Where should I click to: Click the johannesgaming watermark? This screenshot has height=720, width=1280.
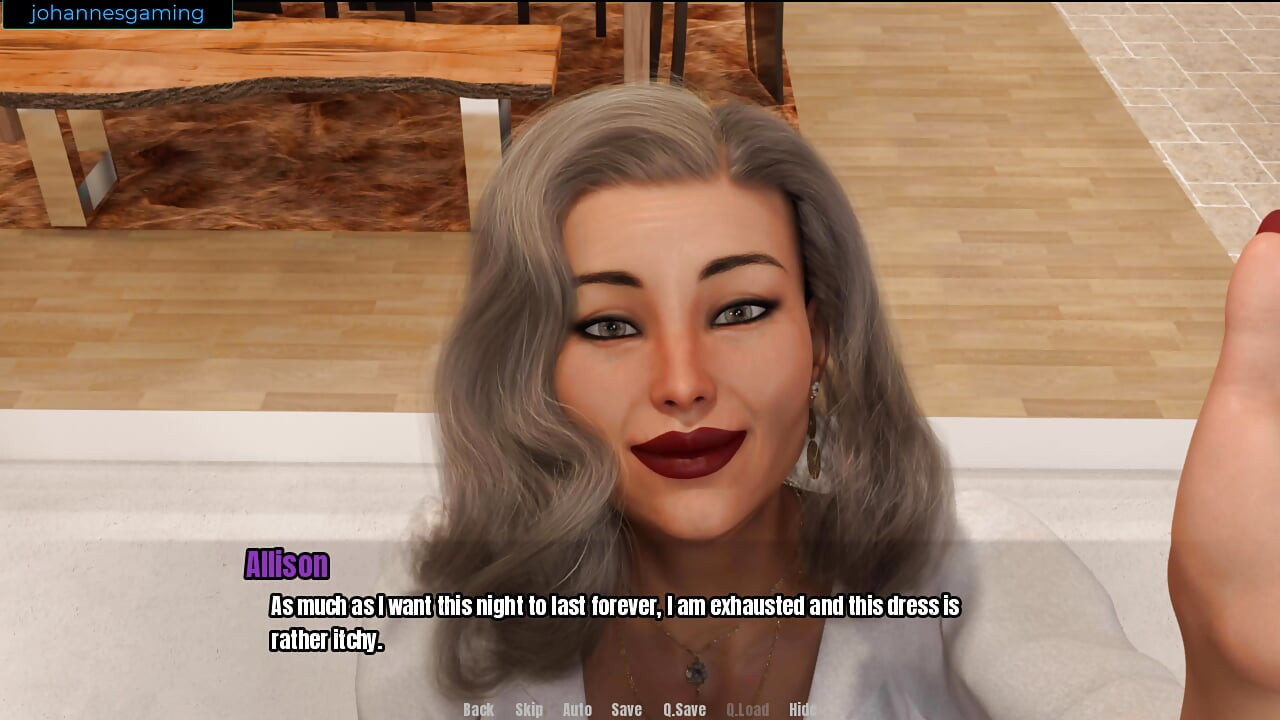coord(115,13)
